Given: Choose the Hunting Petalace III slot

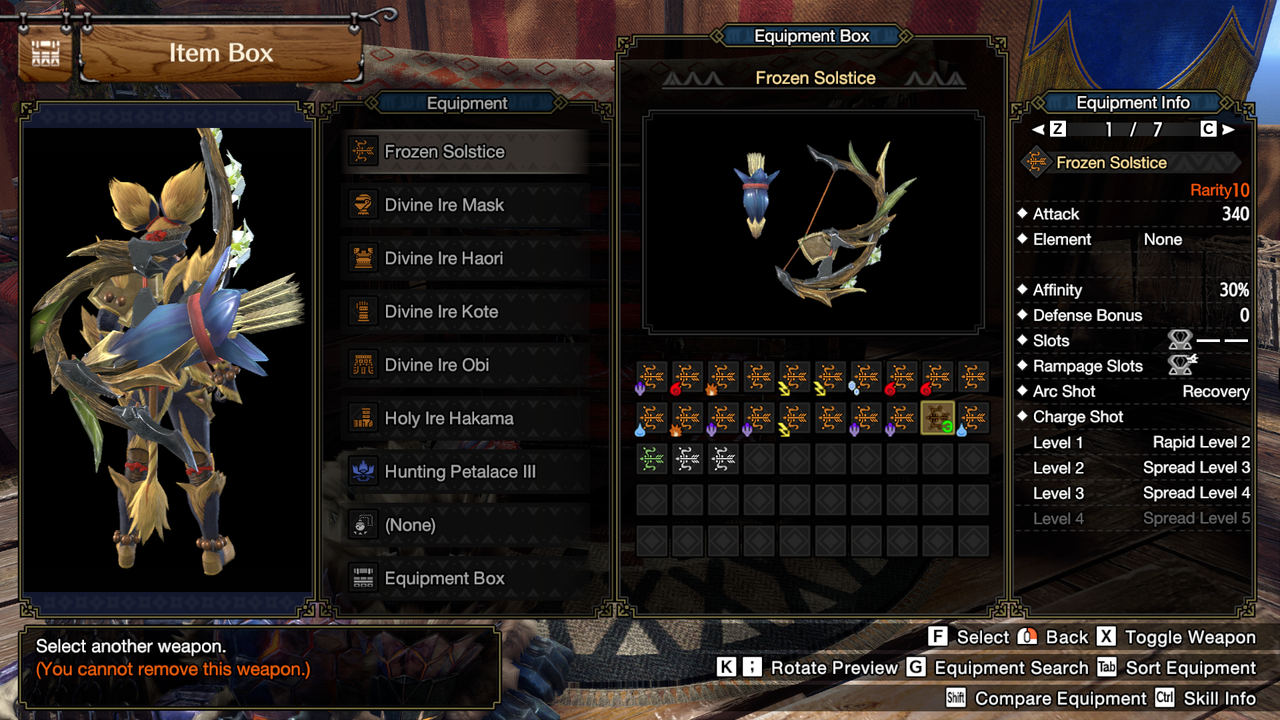Looking at the screenshot, I should [460, 472].
